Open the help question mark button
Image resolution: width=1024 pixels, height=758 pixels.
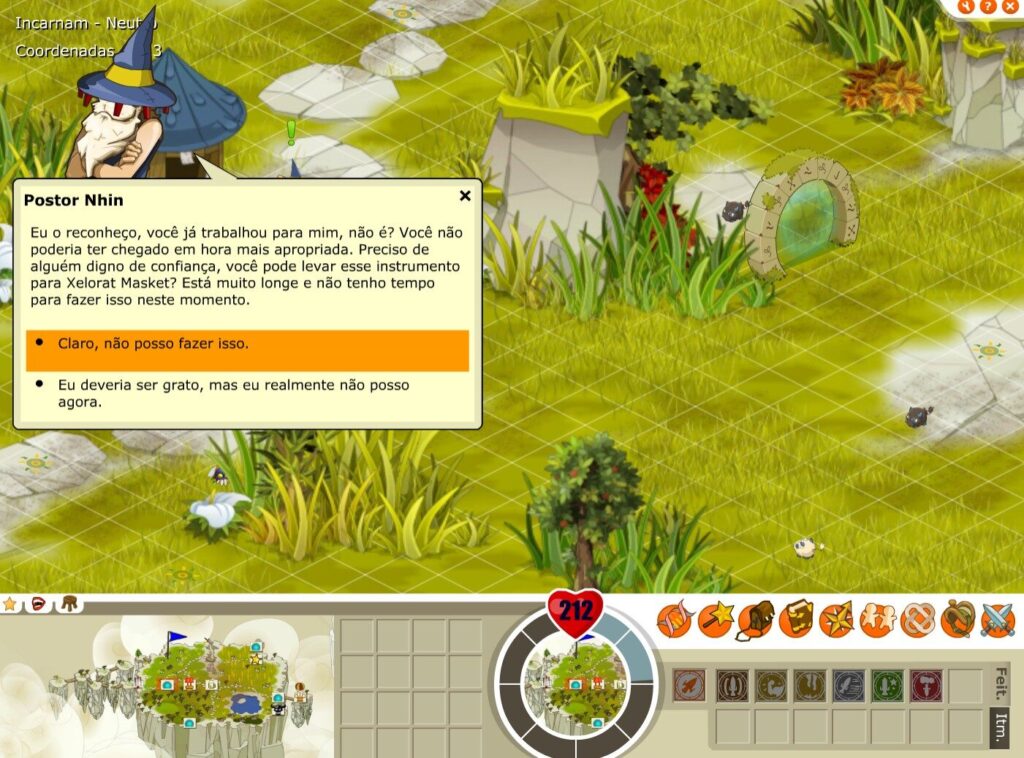click(x=987, y=6)
